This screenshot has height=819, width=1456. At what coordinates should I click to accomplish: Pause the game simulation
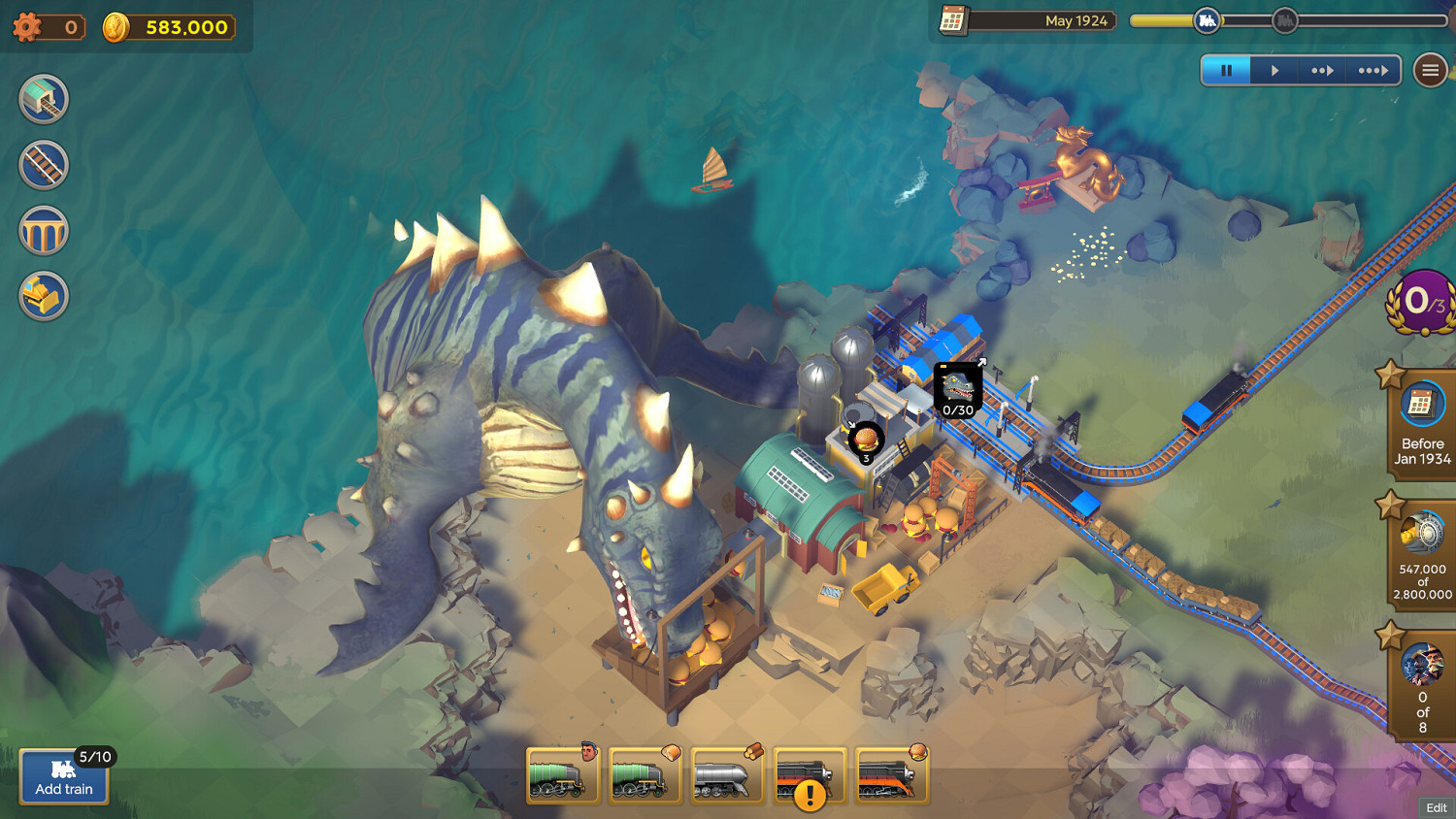1226,70
